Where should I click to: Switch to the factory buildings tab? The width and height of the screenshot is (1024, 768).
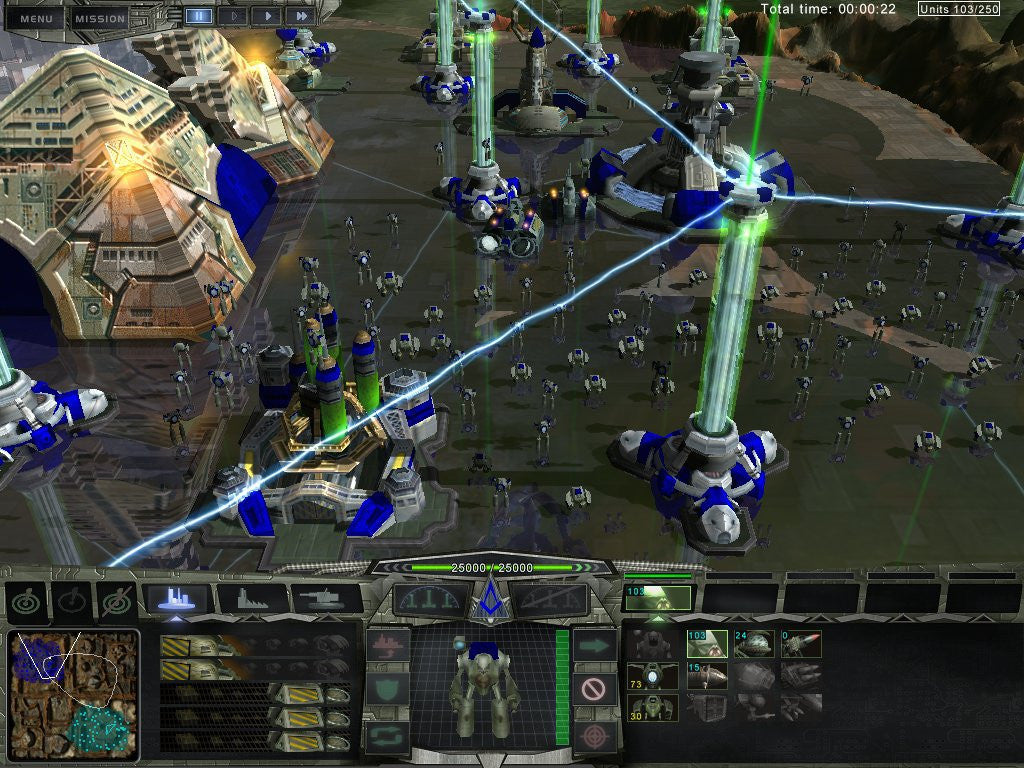[252, 599]
